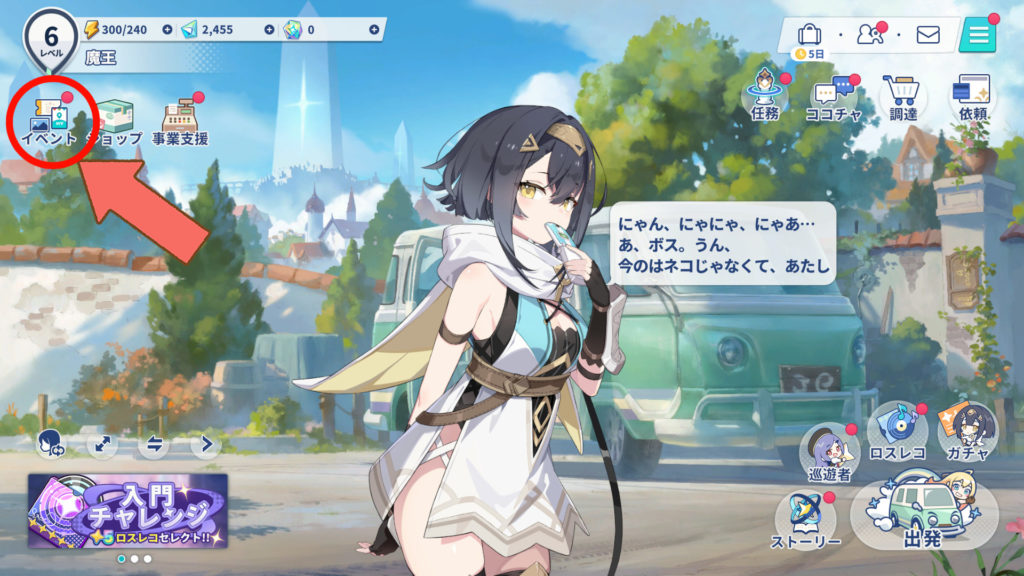Screen dimensions: 1024x576
Task: Open the 任務 missions screen
Action: click(764, 100)
